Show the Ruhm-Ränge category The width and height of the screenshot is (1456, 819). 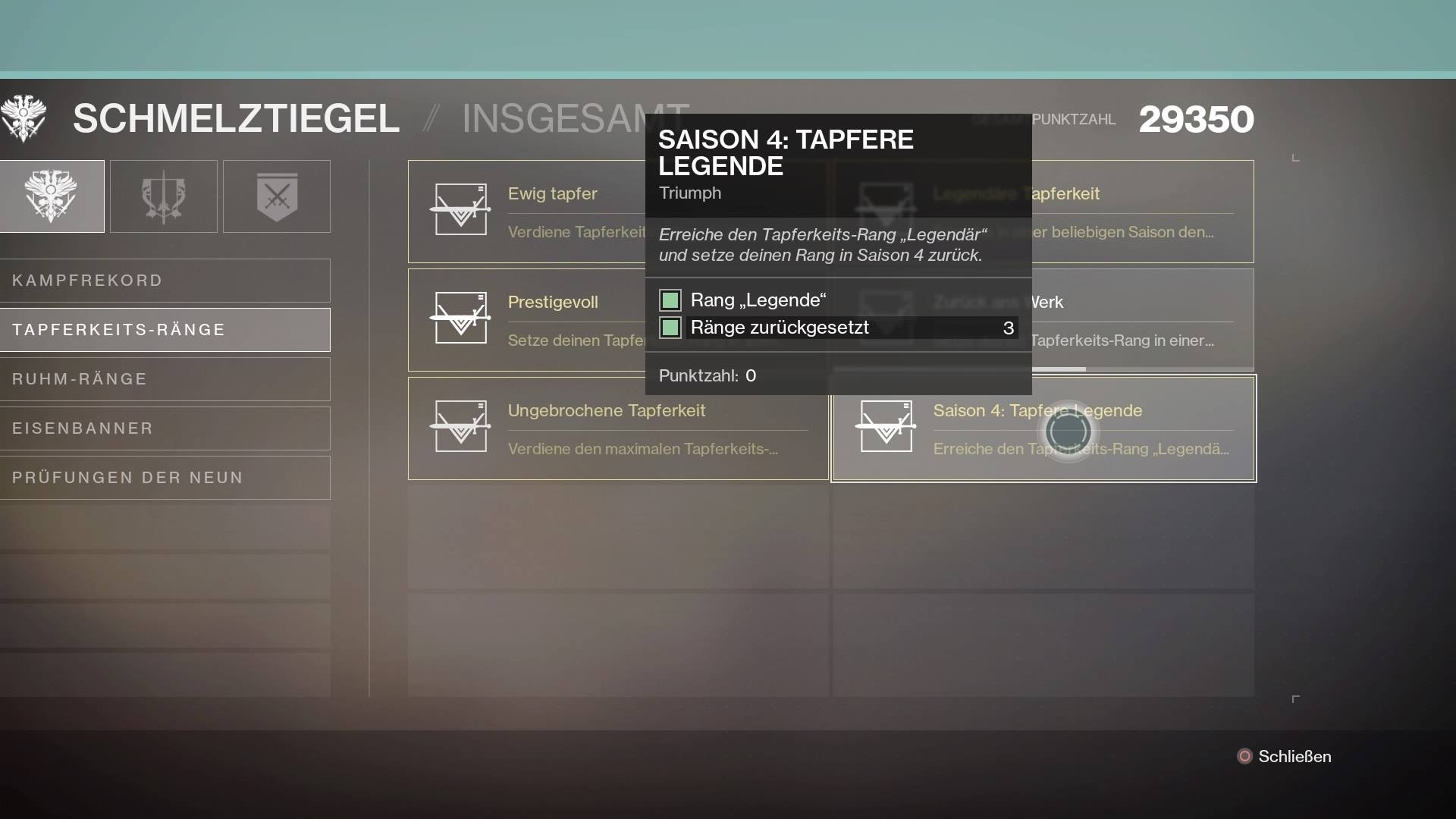point(165,379)
